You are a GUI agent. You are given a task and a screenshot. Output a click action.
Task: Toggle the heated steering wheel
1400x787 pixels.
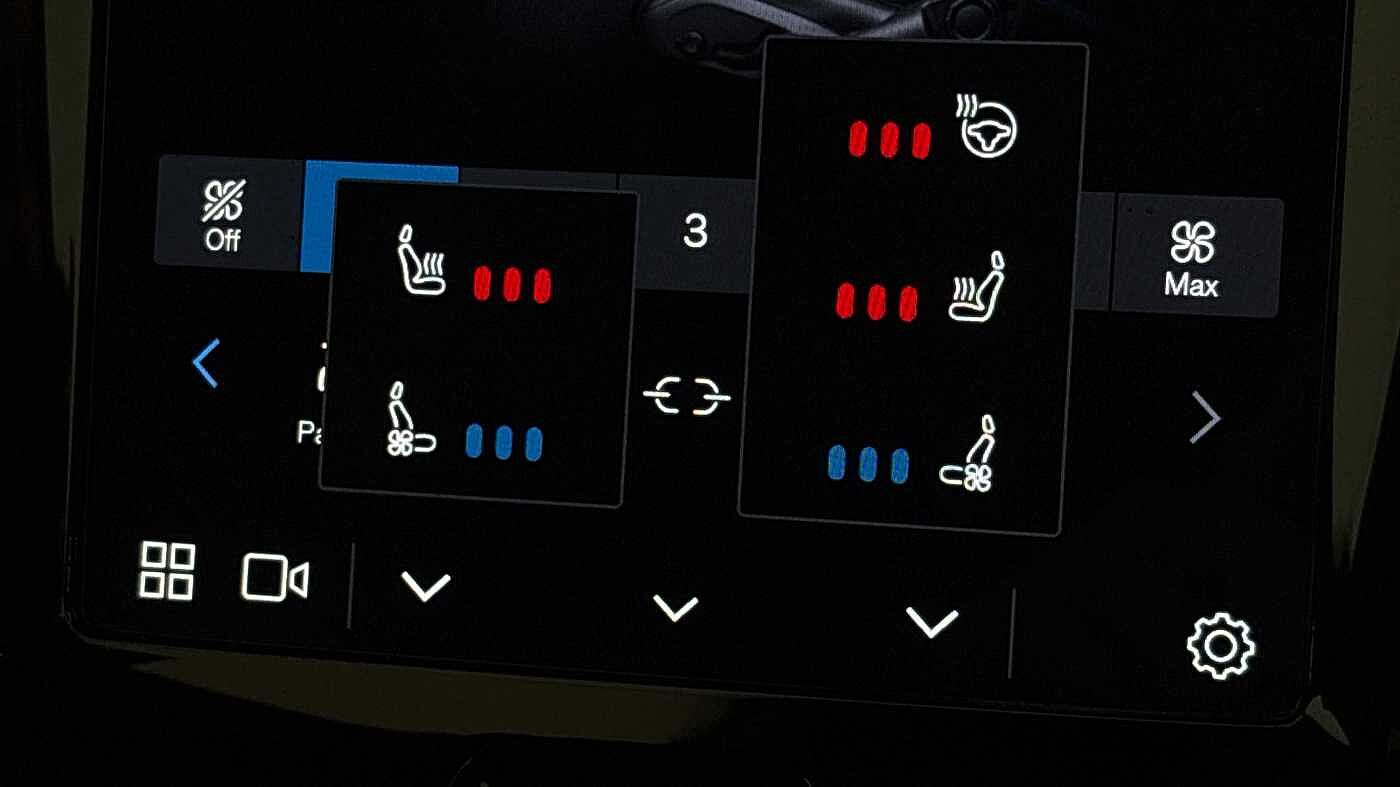(932, 131)
